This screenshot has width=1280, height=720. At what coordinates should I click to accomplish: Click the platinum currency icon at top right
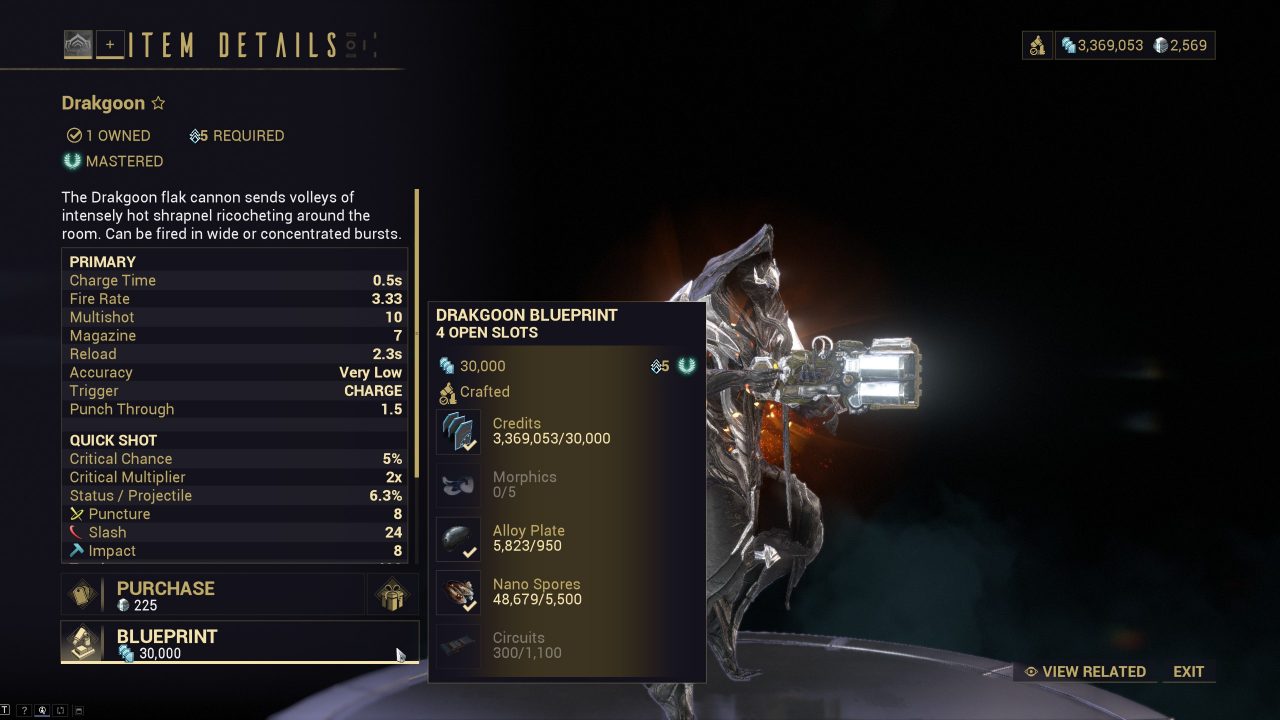point(1160,45)
